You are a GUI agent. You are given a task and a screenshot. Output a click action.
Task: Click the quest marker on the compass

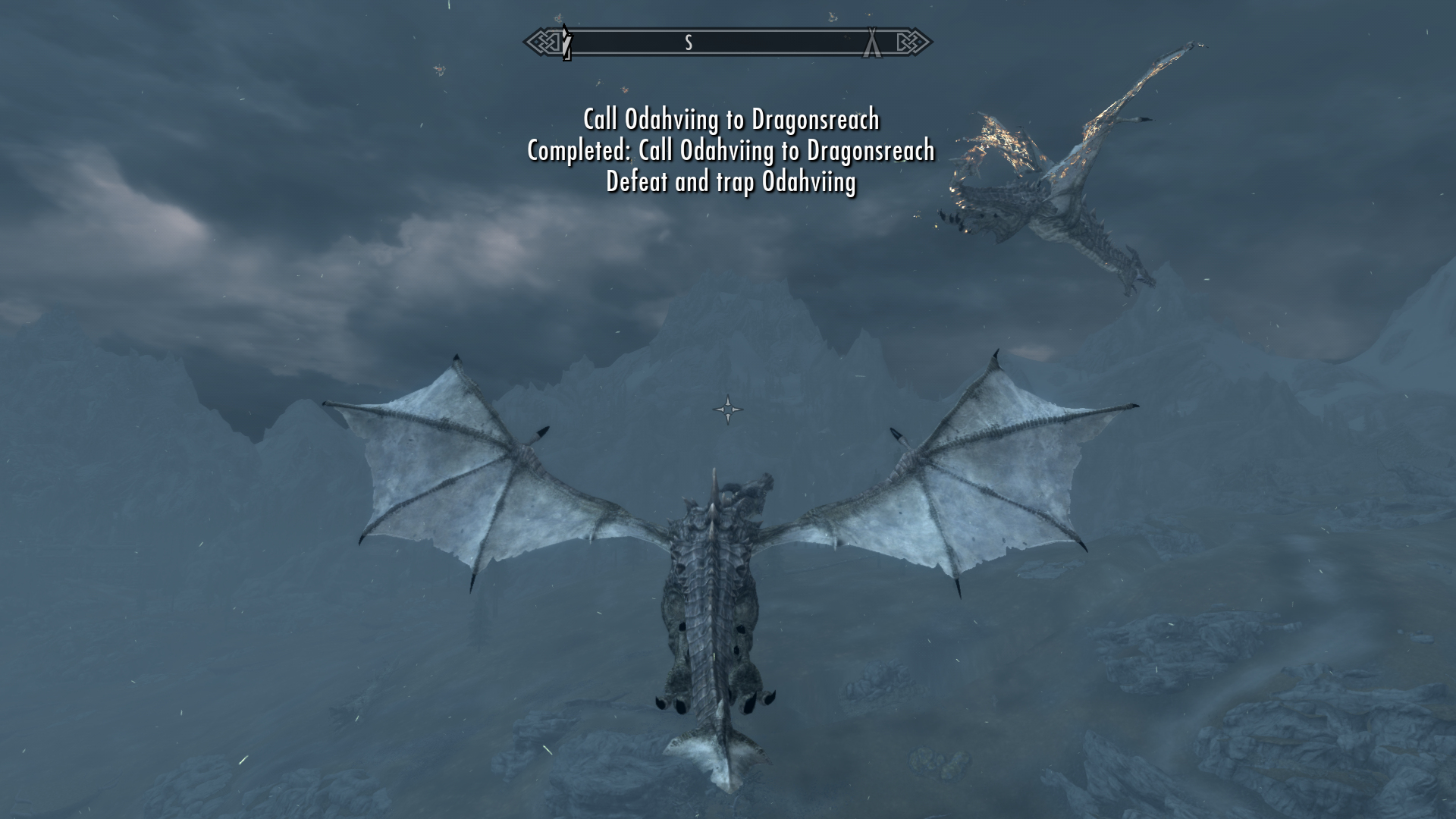(566, 42)
